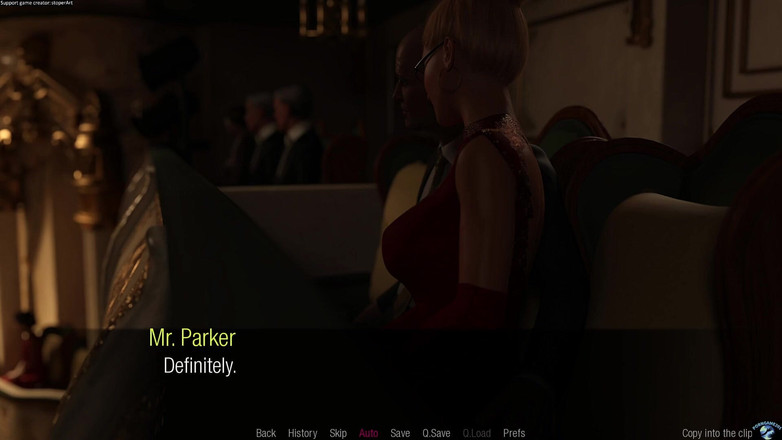Click the Copy into the clip button

tap(716, 433)
